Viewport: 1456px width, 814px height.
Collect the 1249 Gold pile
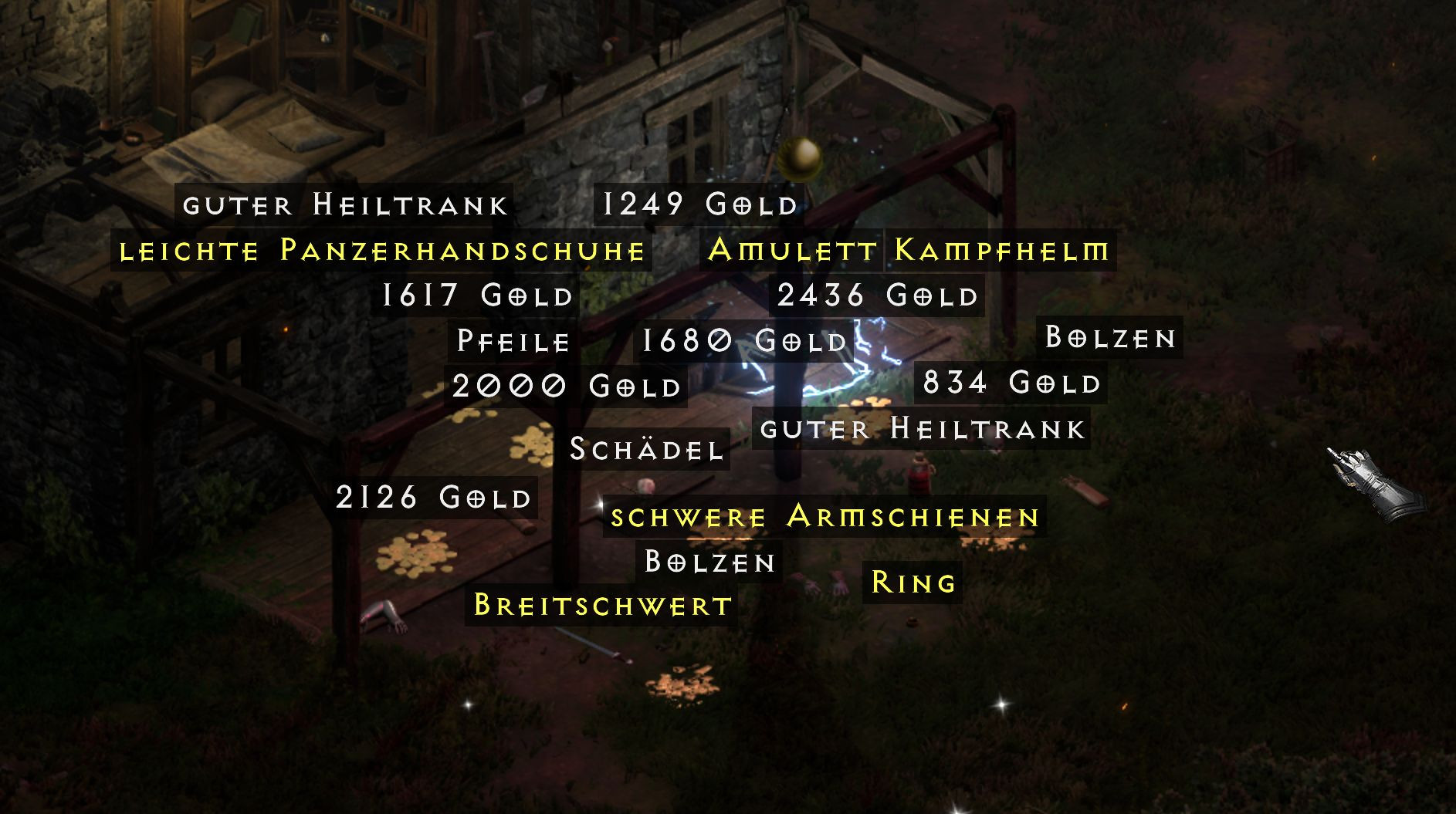[x=697, y=204]
